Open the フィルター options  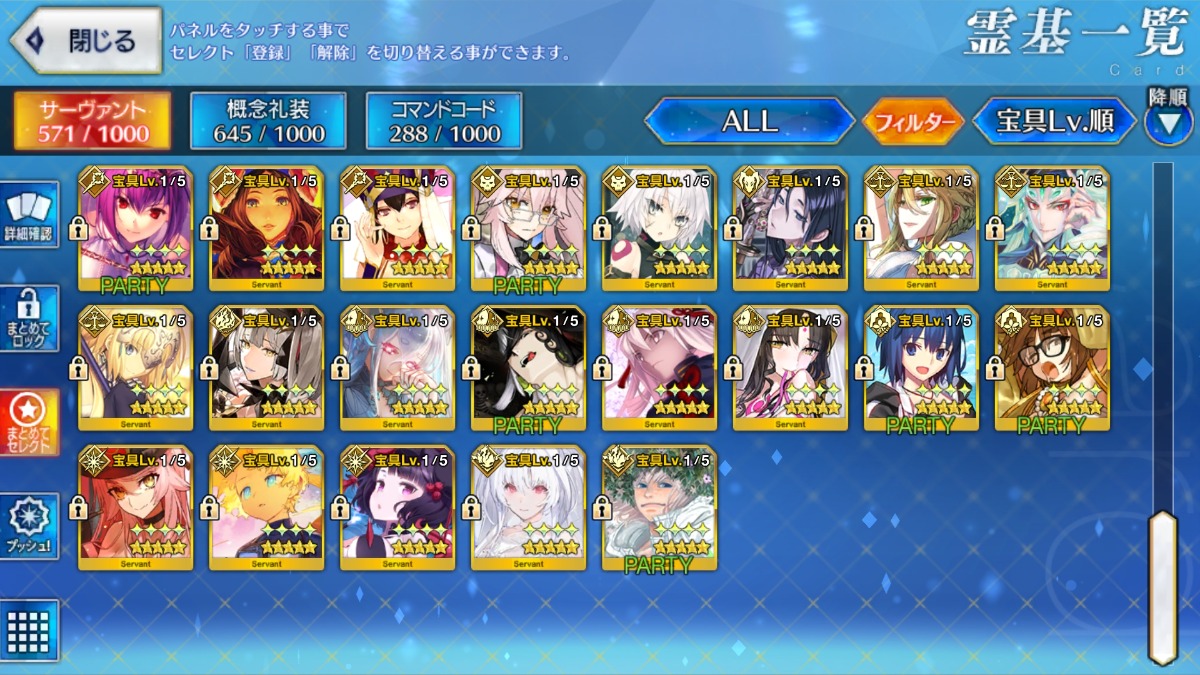tap(912, 122)
